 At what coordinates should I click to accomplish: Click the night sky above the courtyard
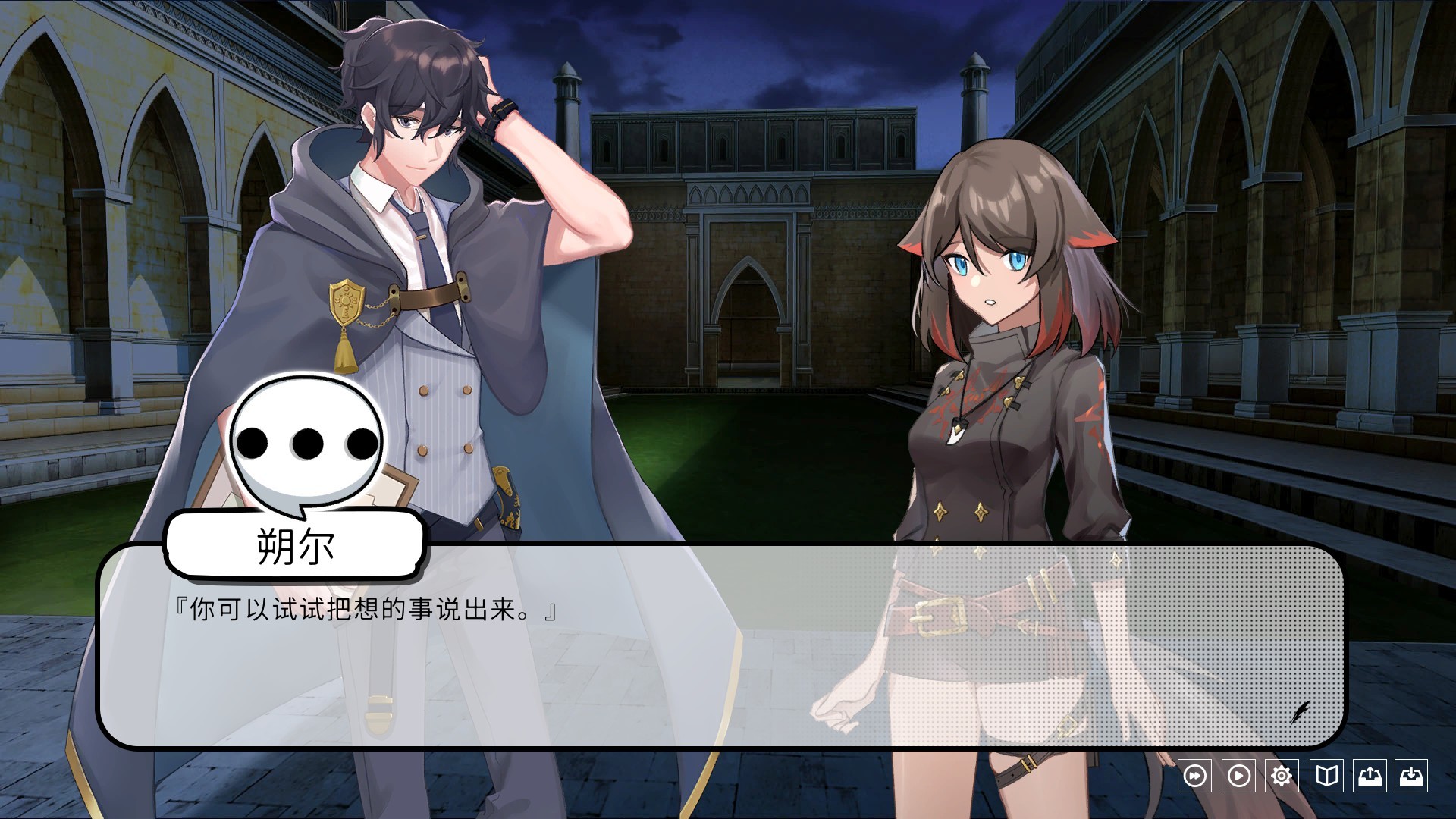pyautogui.click(x=758, y=45)
